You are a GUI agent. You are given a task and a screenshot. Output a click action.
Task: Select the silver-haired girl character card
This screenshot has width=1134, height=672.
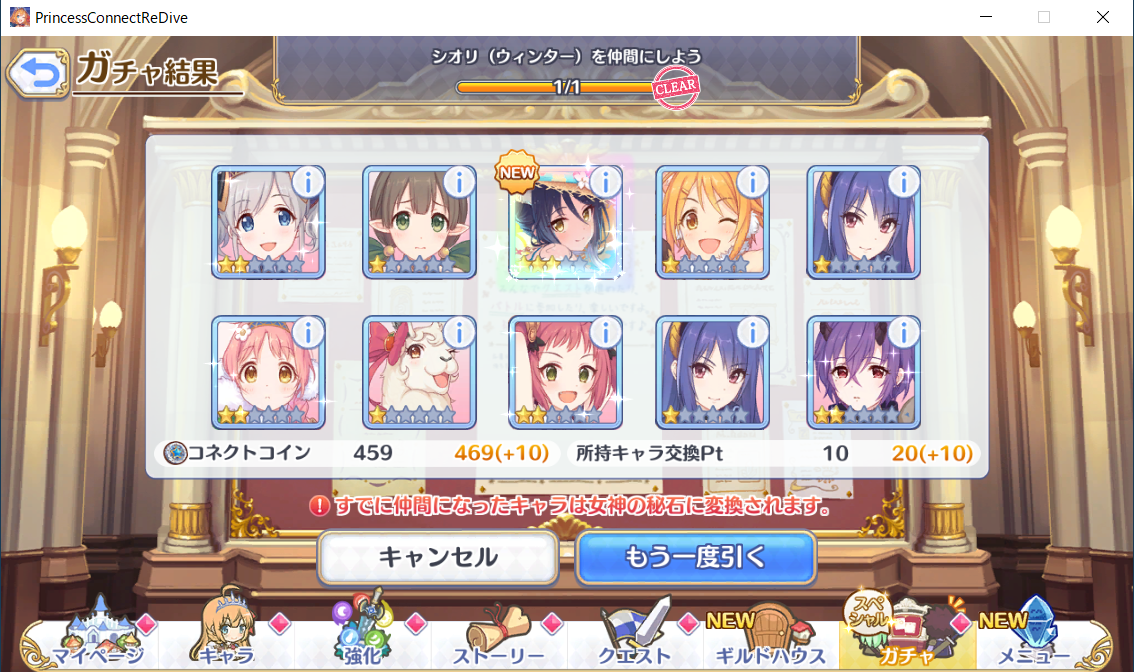click(x=268, y=224)
